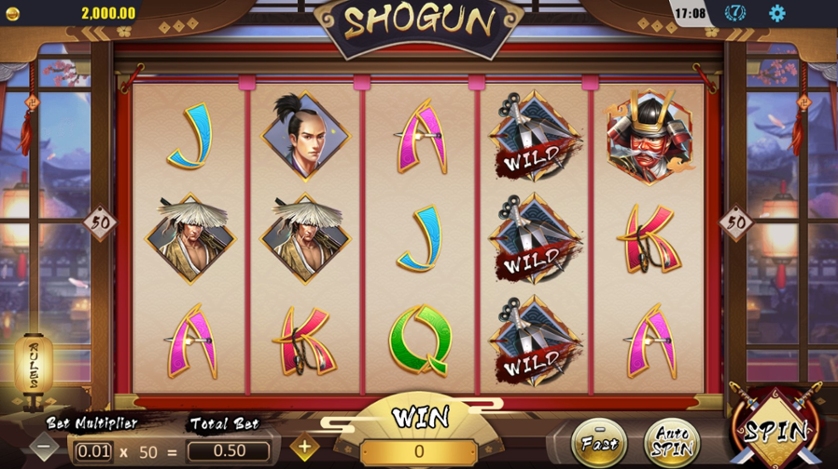838x469 pixels.
Task: Open settings with the blue gear icon
Action: pos(777,14)
